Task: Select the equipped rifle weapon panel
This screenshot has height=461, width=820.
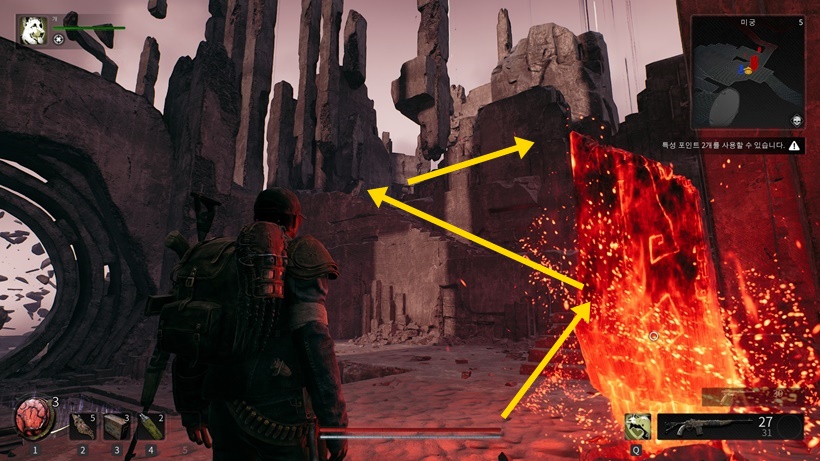Action: click(x=730, y=427)
